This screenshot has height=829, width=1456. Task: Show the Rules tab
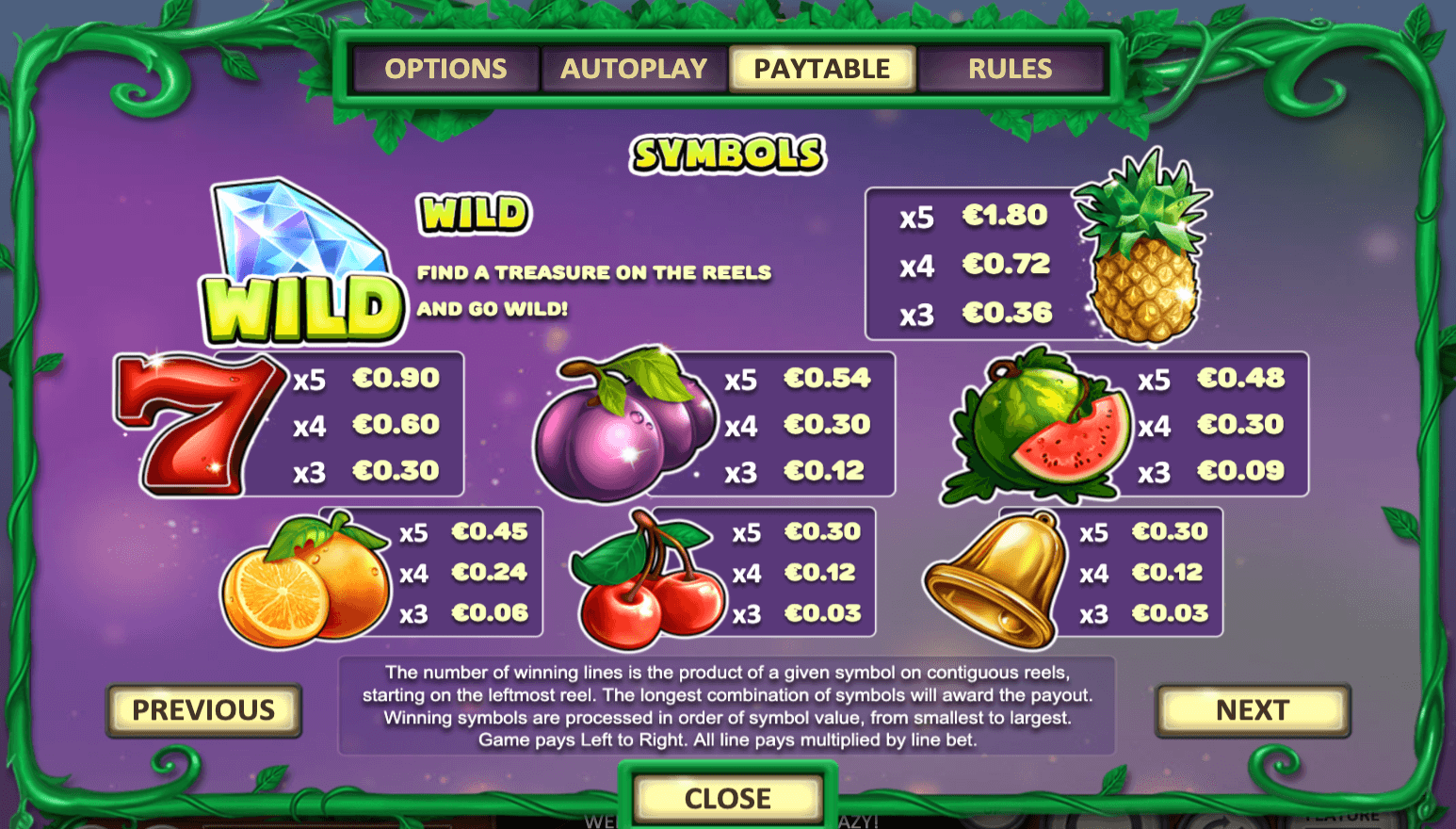click(1010, 69)
